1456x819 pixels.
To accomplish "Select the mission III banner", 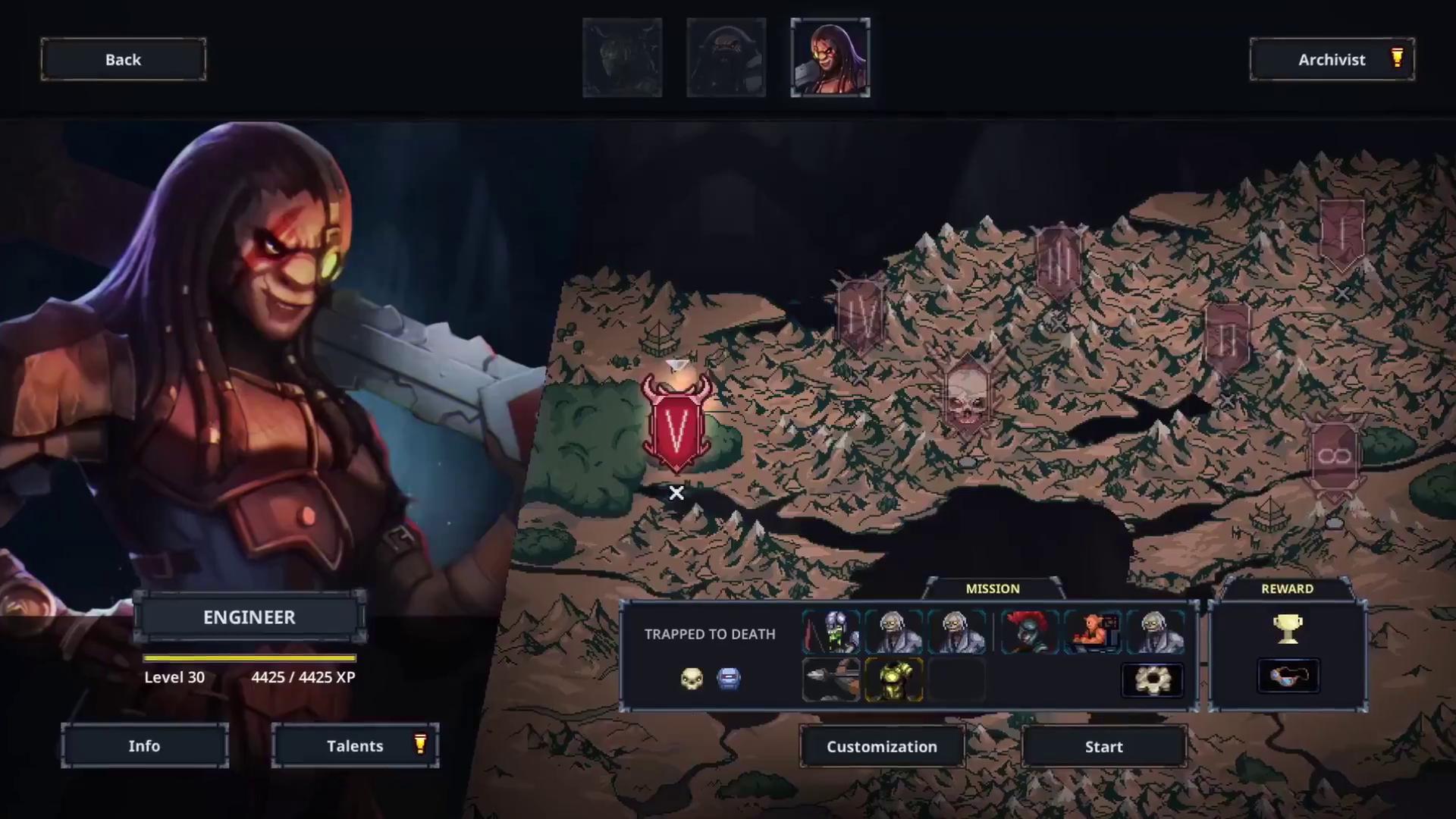I will [1059, 262].
